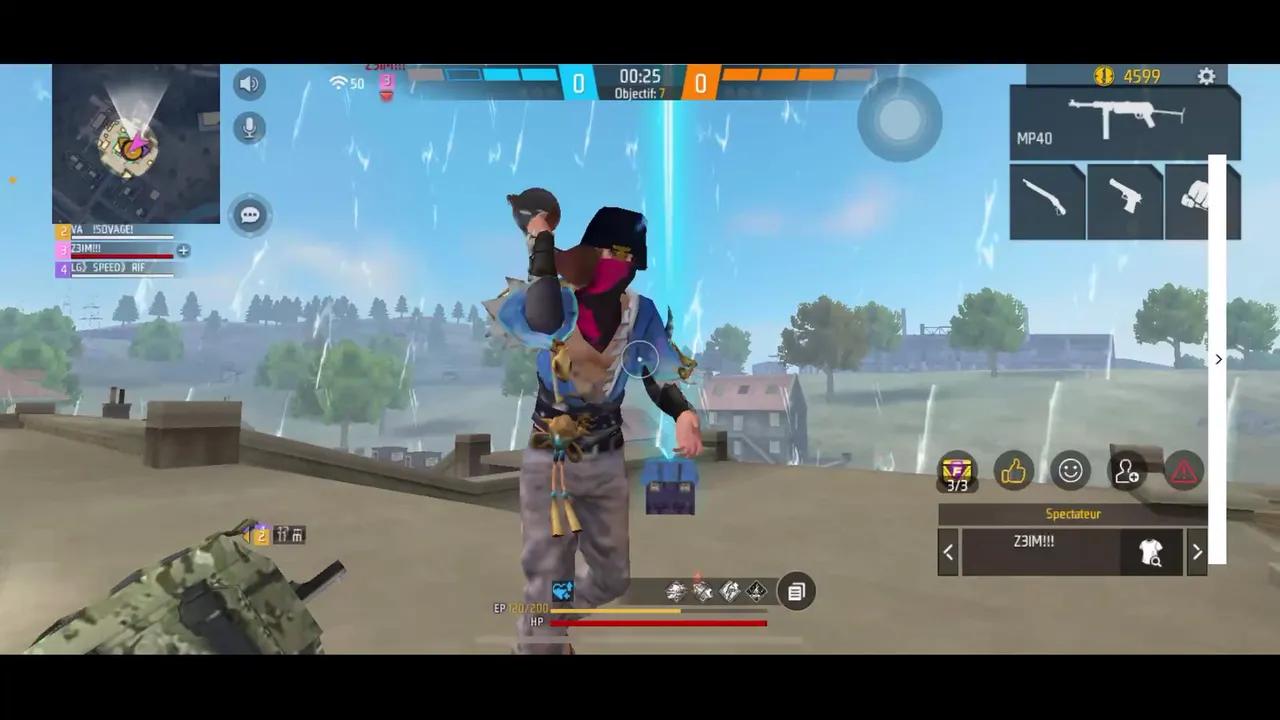Add Z3IM as a friend
Viewport: 1280px width, 720px height.
pyautogui.click(x=1128, y=471)
